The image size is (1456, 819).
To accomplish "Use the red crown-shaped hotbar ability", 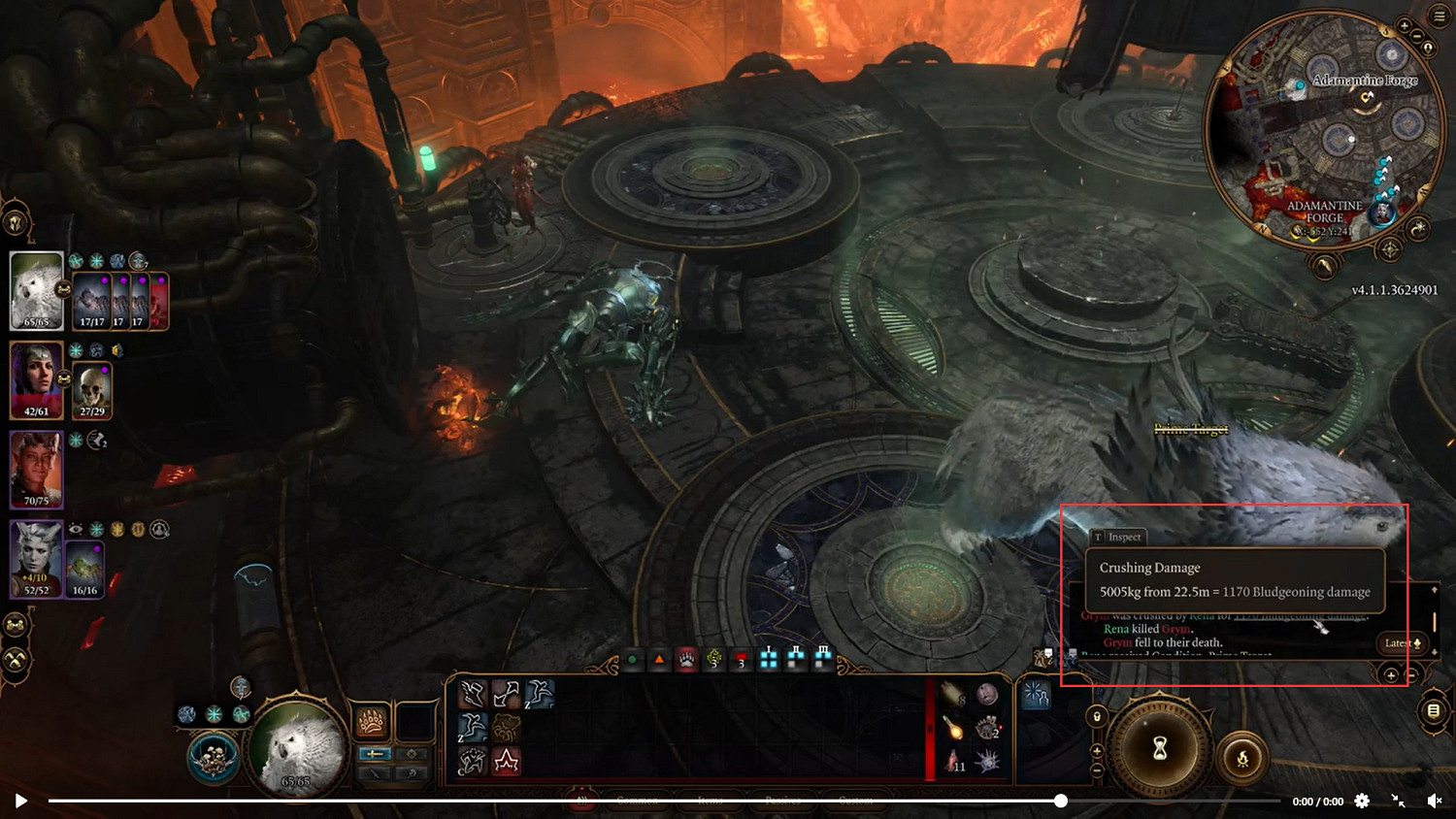I will tap(506, 761).
